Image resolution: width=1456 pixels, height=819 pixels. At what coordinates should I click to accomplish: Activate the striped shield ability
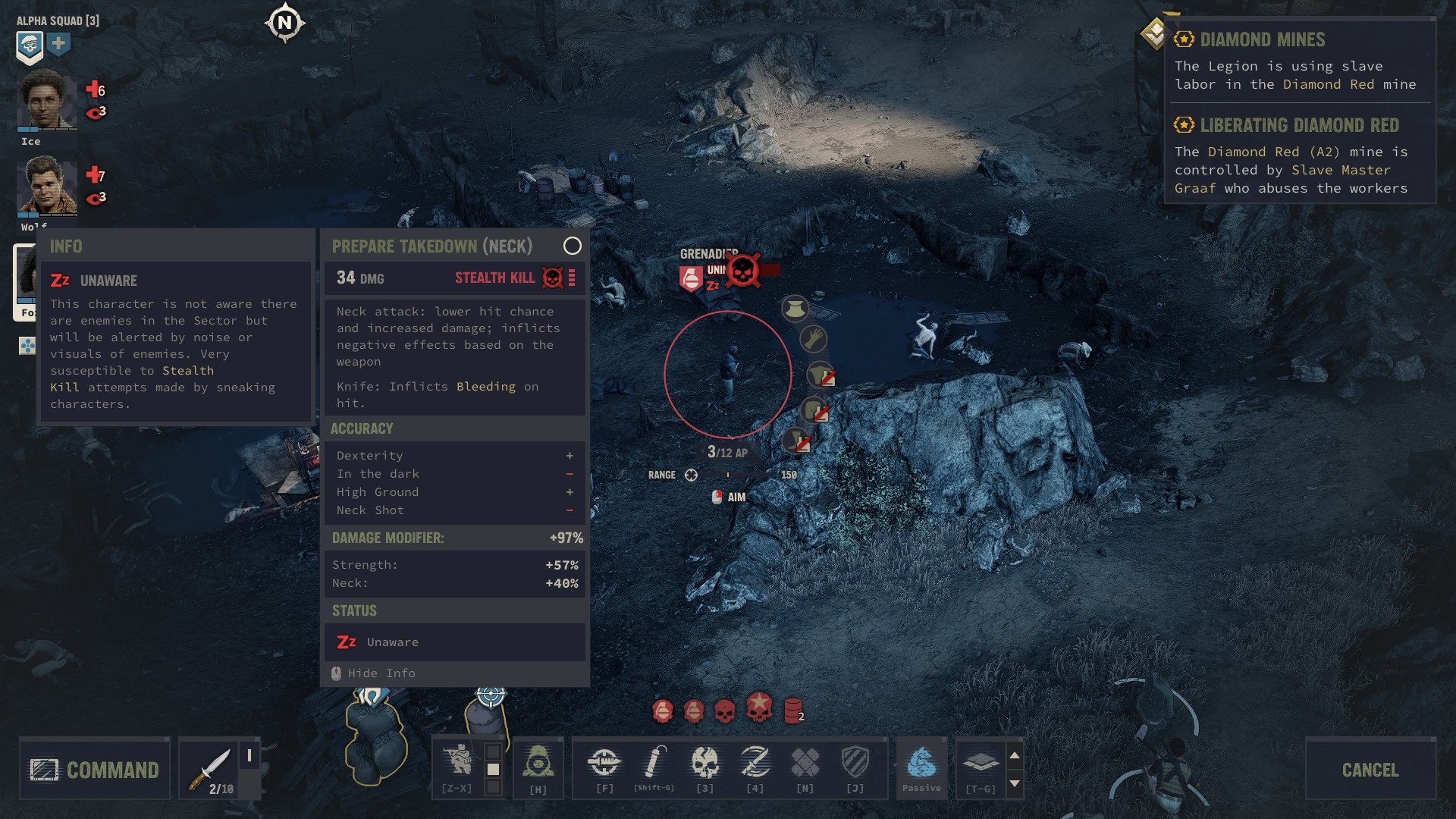(x=855, y=763)
